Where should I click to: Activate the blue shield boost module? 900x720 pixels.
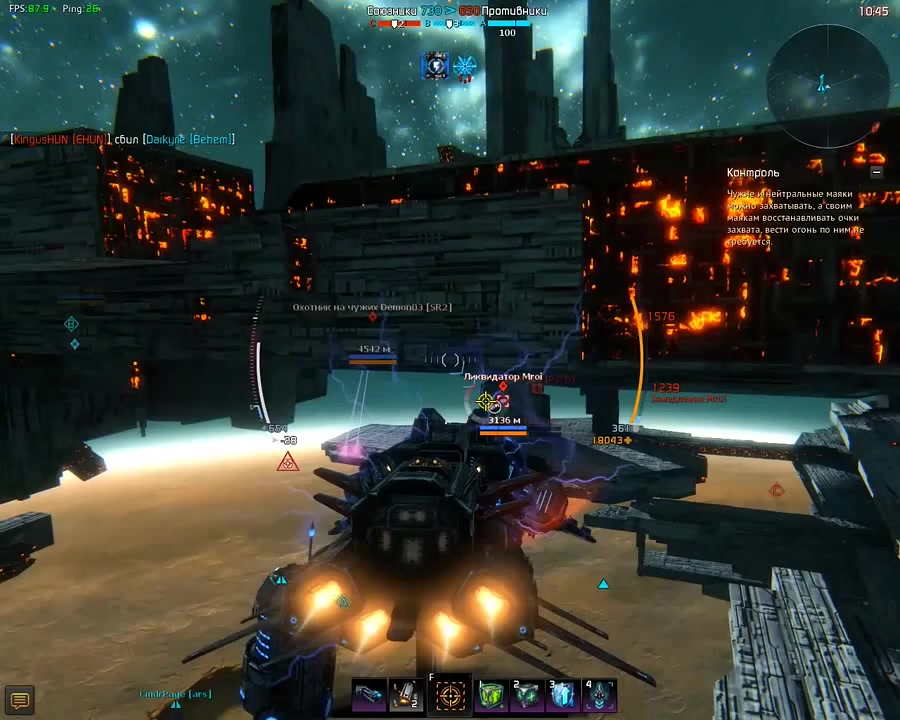click(x=563, y=695)
